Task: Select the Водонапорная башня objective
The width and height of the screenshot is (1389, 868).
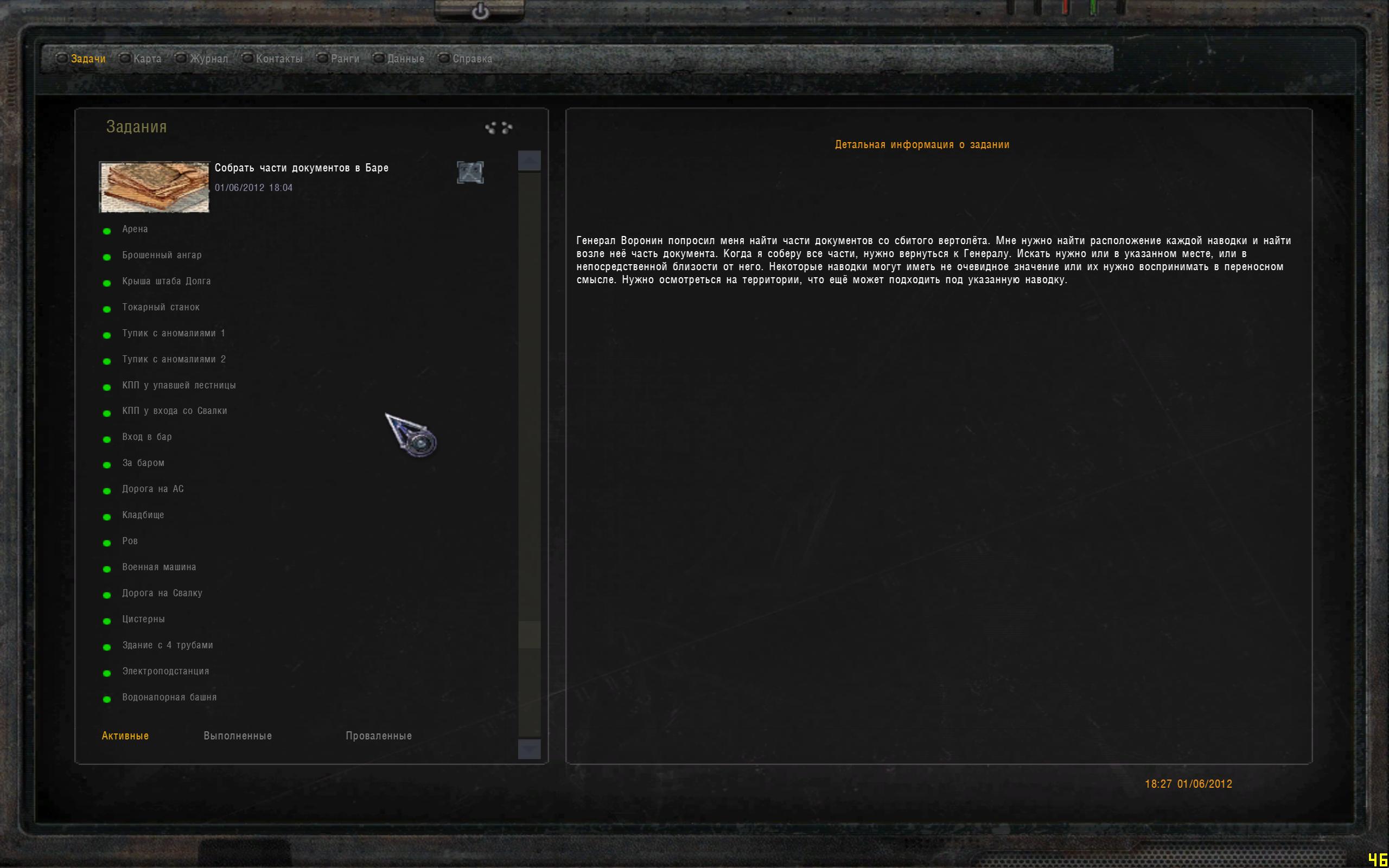Action: pyautogui.click(x=169, y=698)
